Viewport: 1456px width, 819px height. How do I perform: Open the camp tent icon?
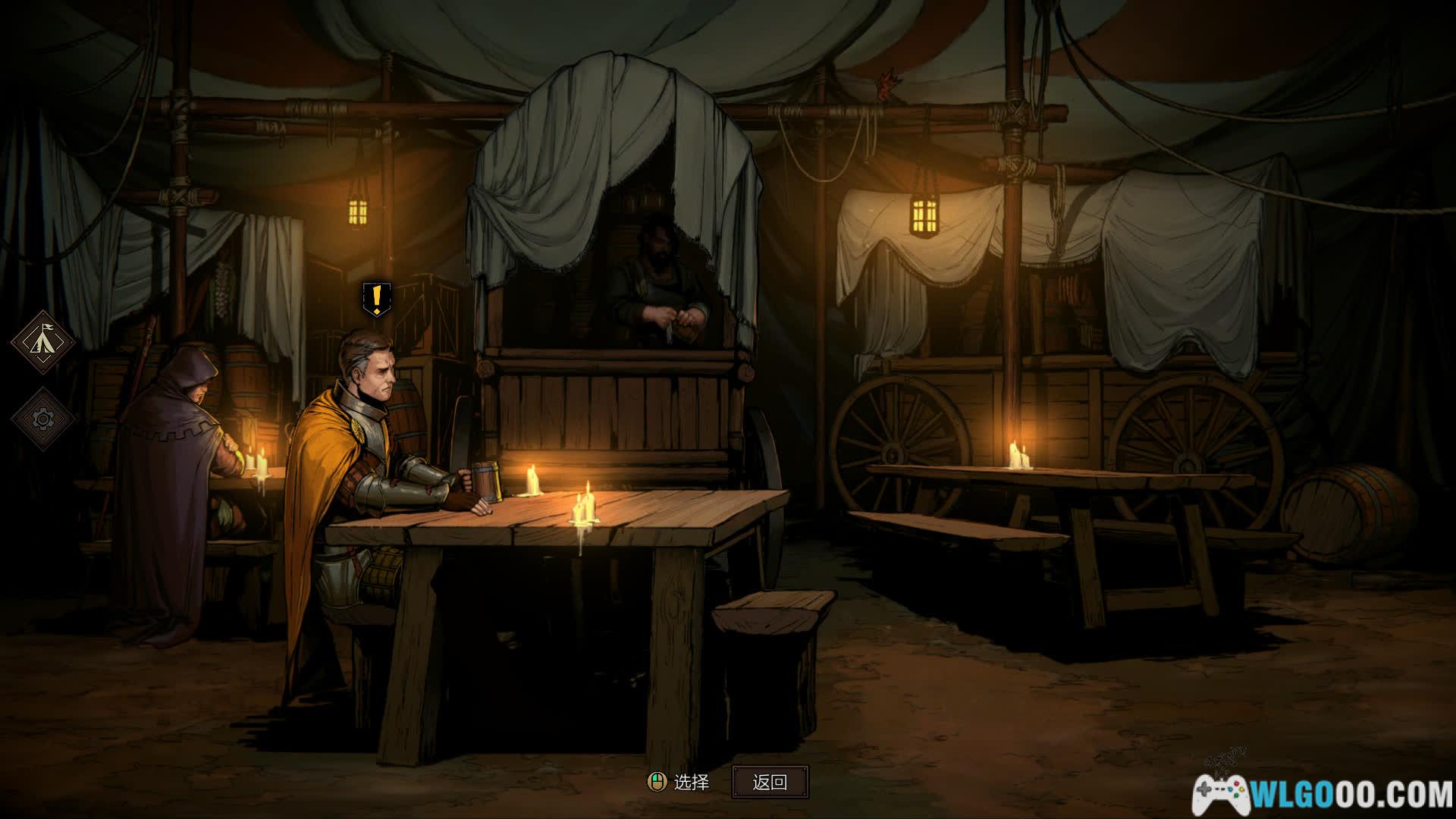click(x=42, y=341)
